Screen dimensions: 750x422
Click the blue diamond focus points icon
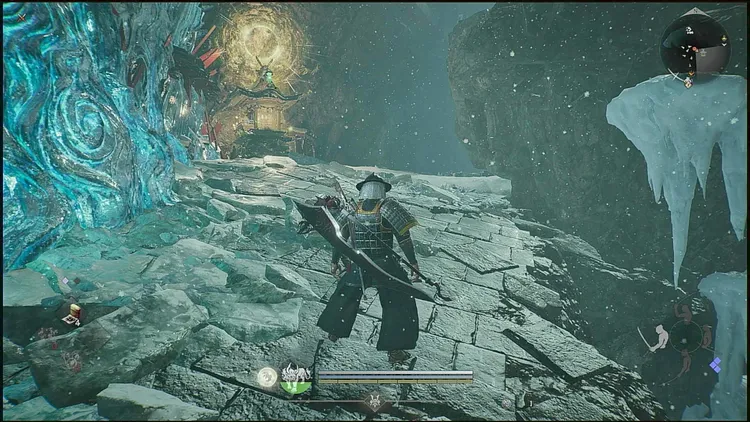point(716,366)
